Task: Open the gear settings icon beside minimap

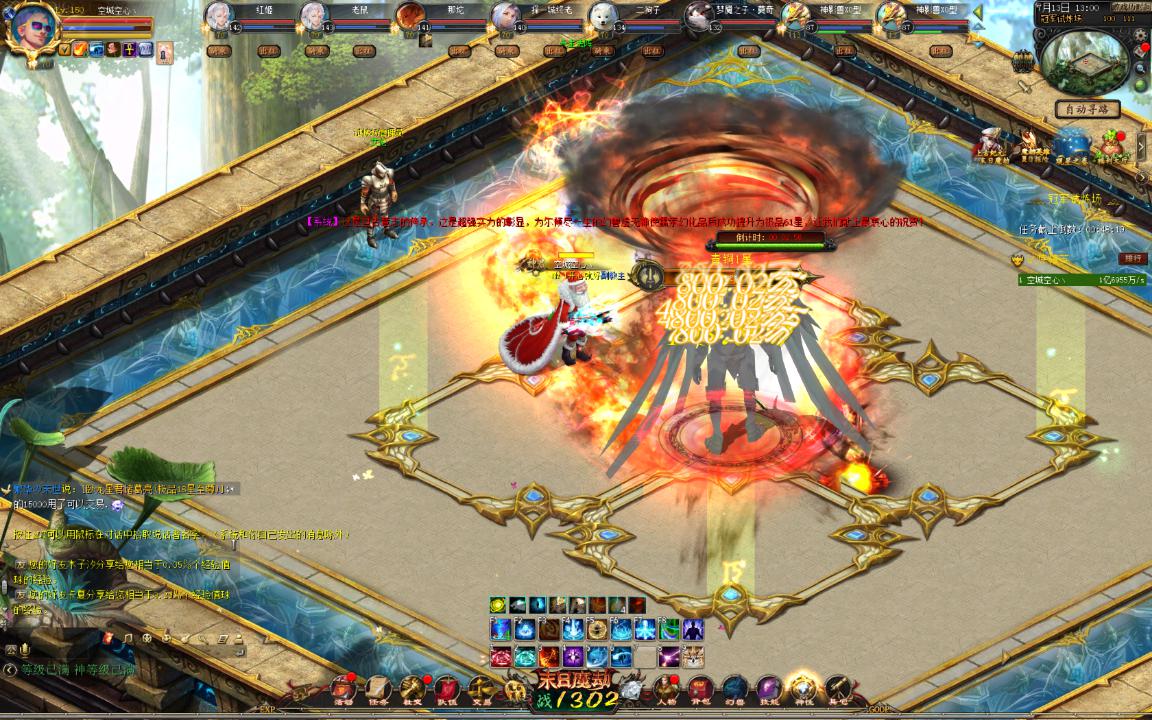Action: click(1141, 36)
